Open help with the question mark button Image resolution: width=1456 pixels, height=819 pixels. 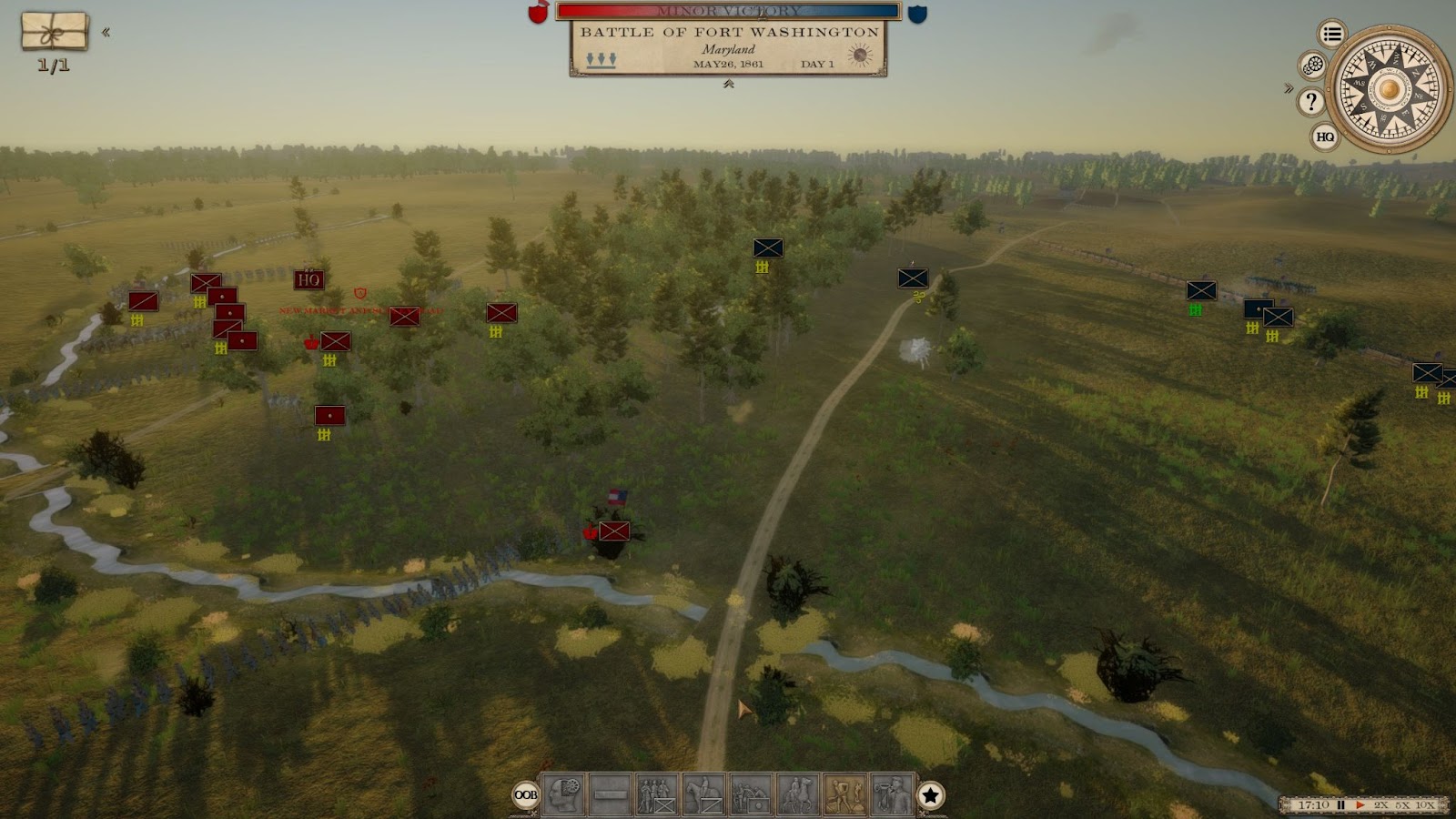coord(1311,101)
